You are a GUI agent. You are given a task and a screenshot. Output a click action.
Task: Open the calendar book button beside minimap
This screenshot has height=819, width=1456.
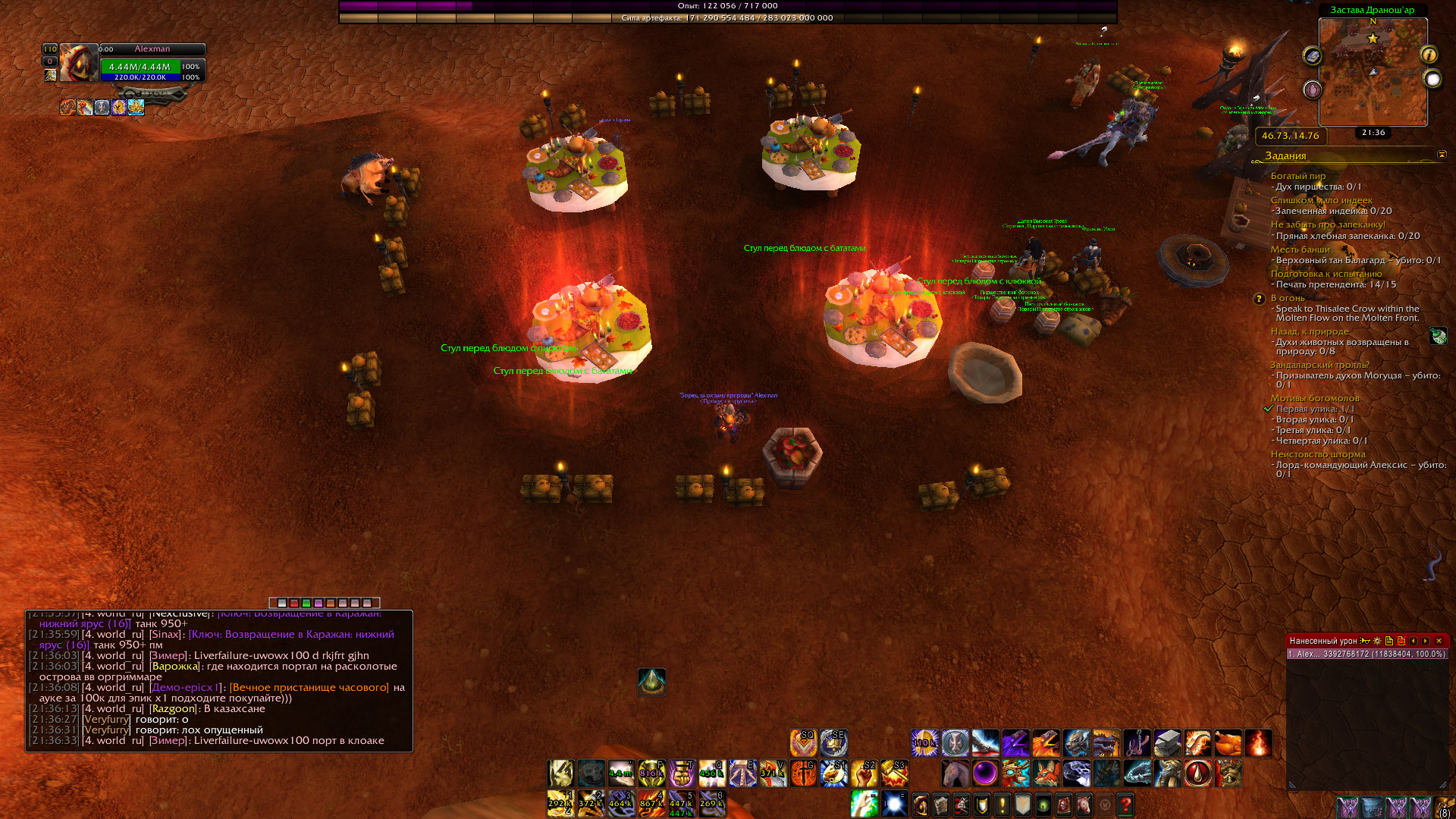[1312, 56]
